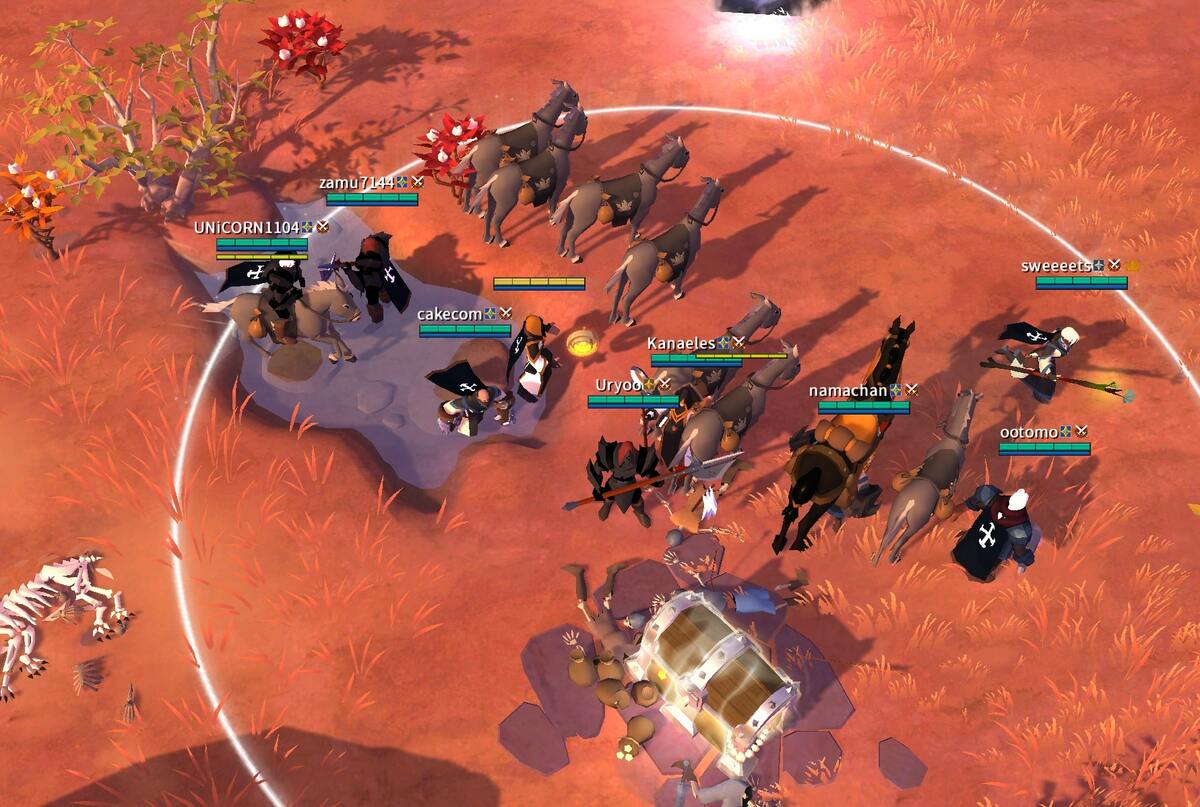Click the ootomo player nameplate
The width and height of the screenshot is (1200, 807).
click(x=1029, y=432)
